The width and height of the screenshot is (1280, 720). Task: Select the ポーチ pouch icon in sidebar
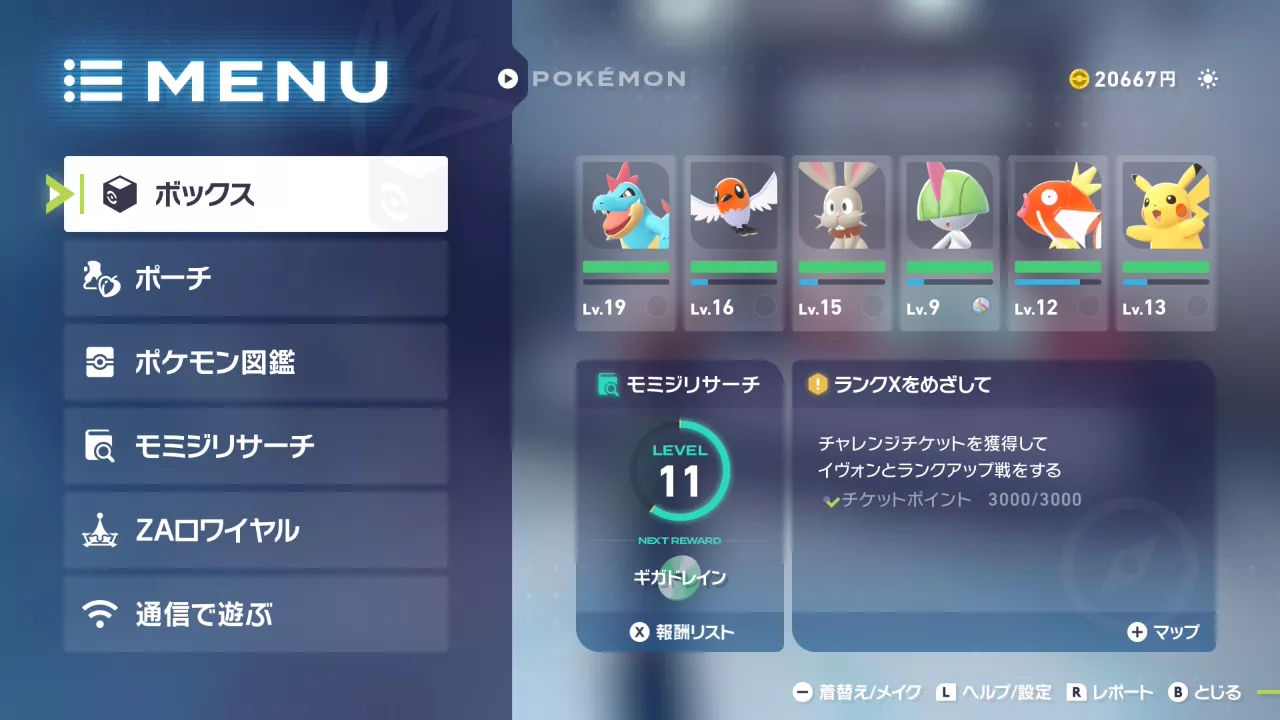point(100,279)
